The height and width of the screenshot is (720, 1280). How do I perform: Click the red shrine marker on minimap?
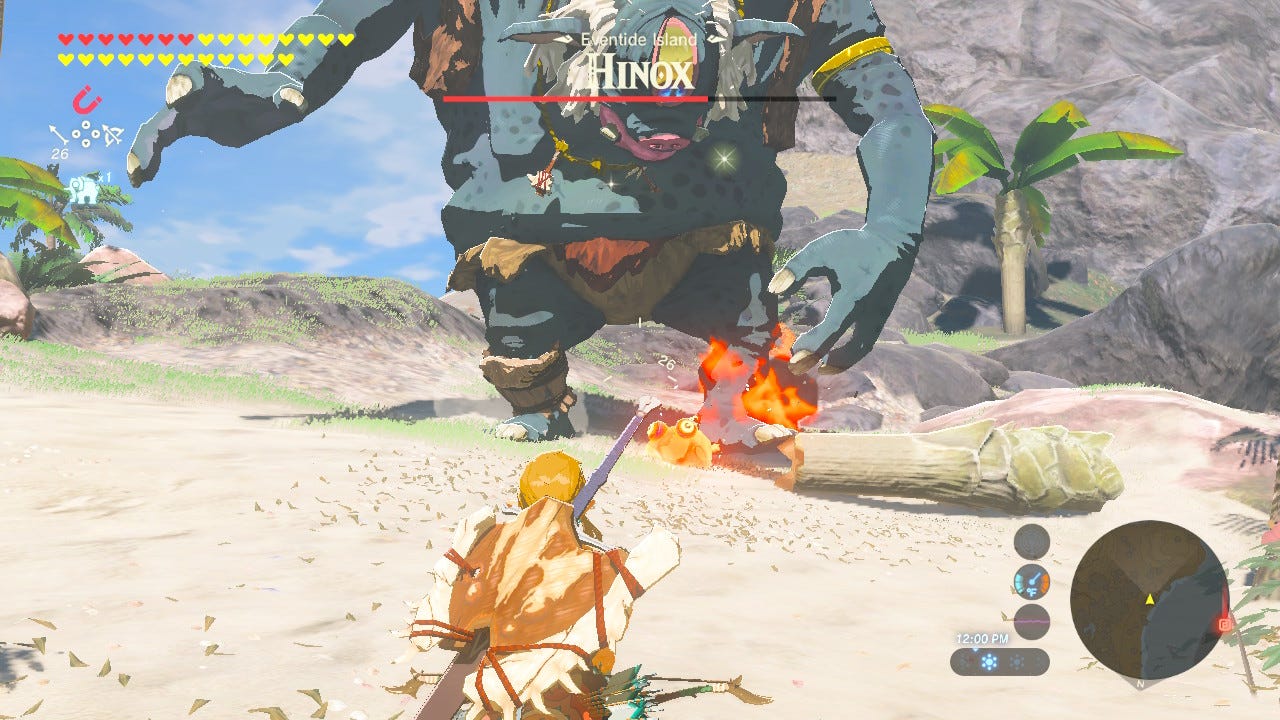tap(1223, 625)
